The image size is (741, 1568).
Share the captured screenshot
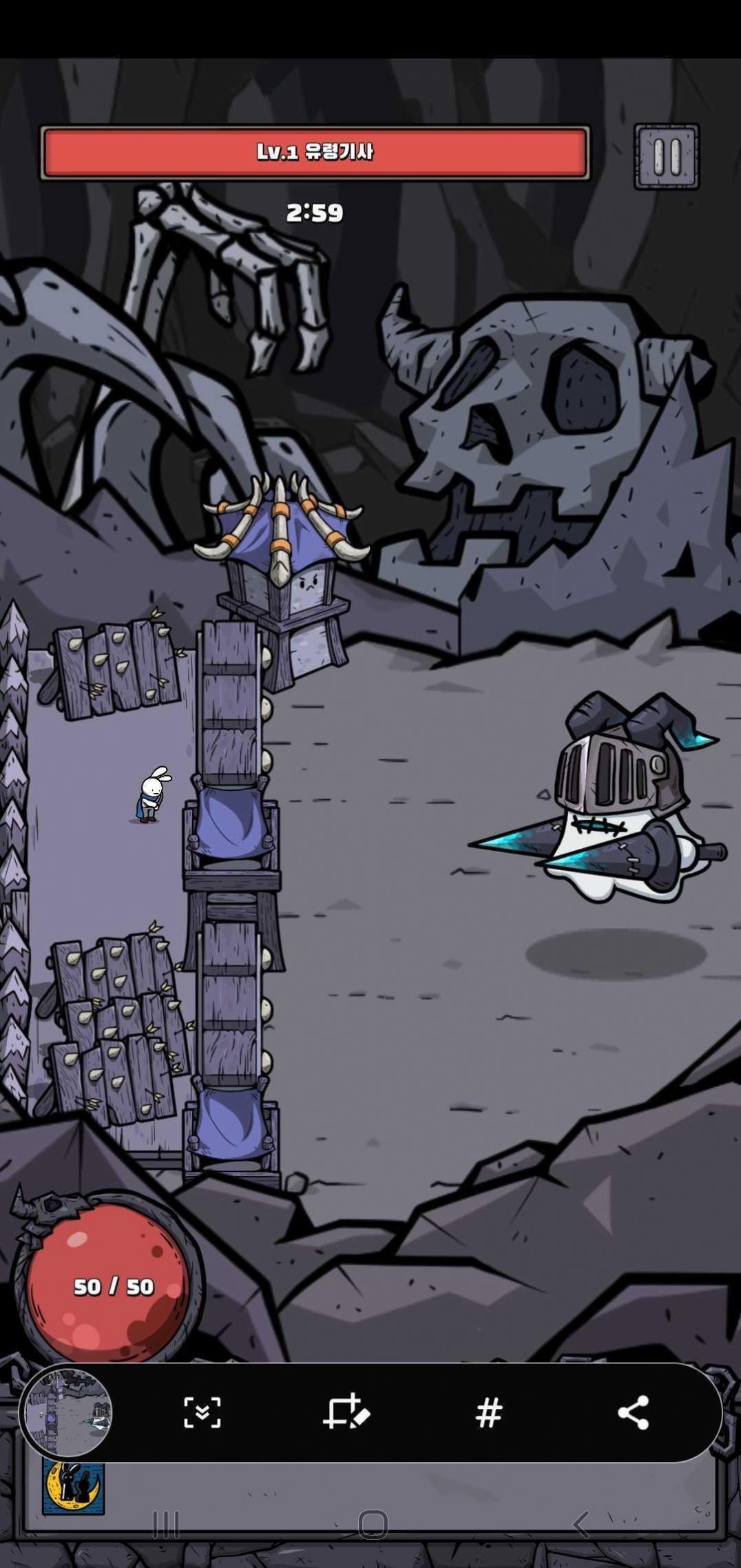pyautogui.click(x=633, y=1413)
